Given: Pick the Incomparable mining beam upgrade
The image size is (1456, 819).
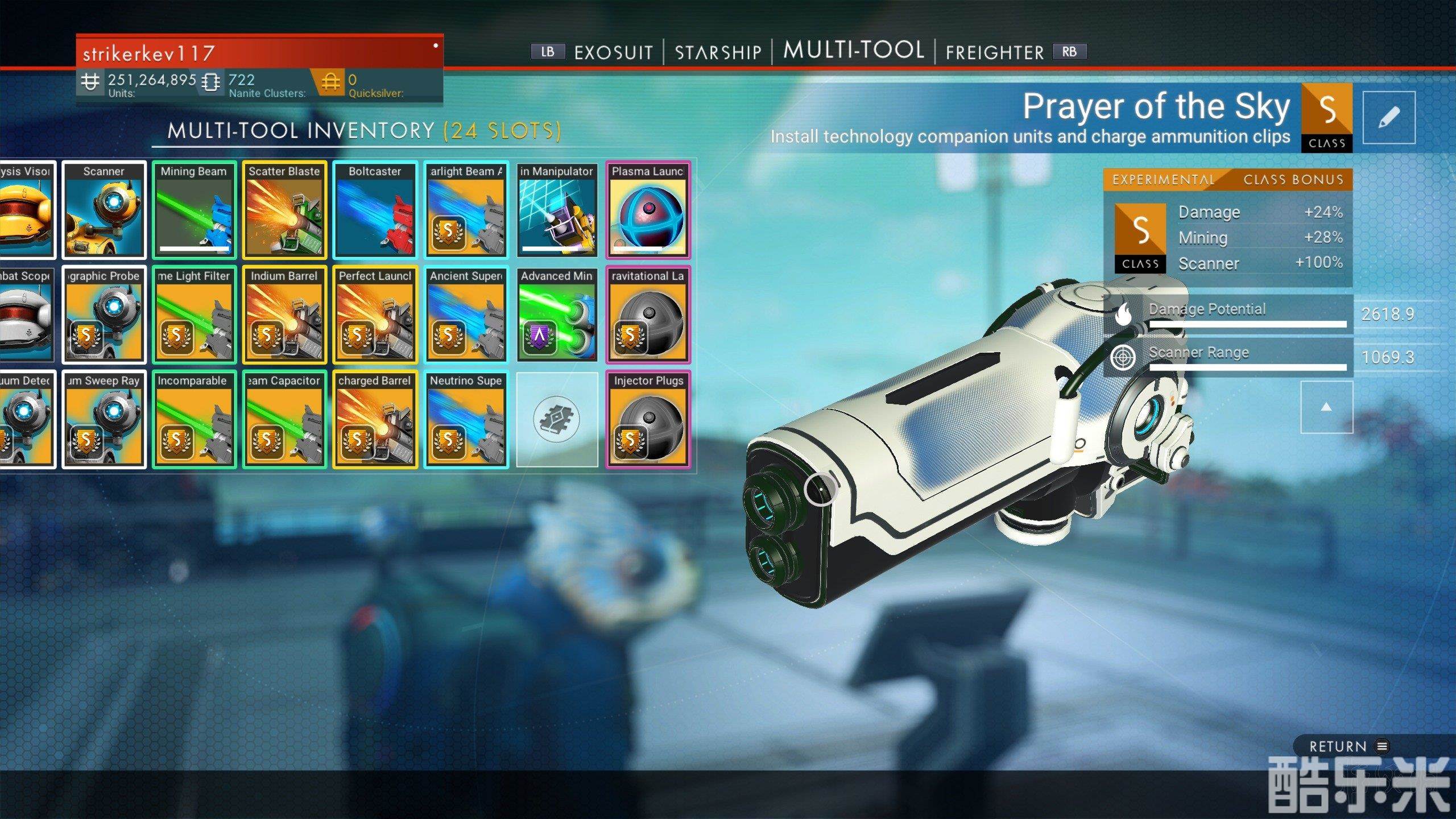Looking at the screenshot, I should [x=193, y=419].
